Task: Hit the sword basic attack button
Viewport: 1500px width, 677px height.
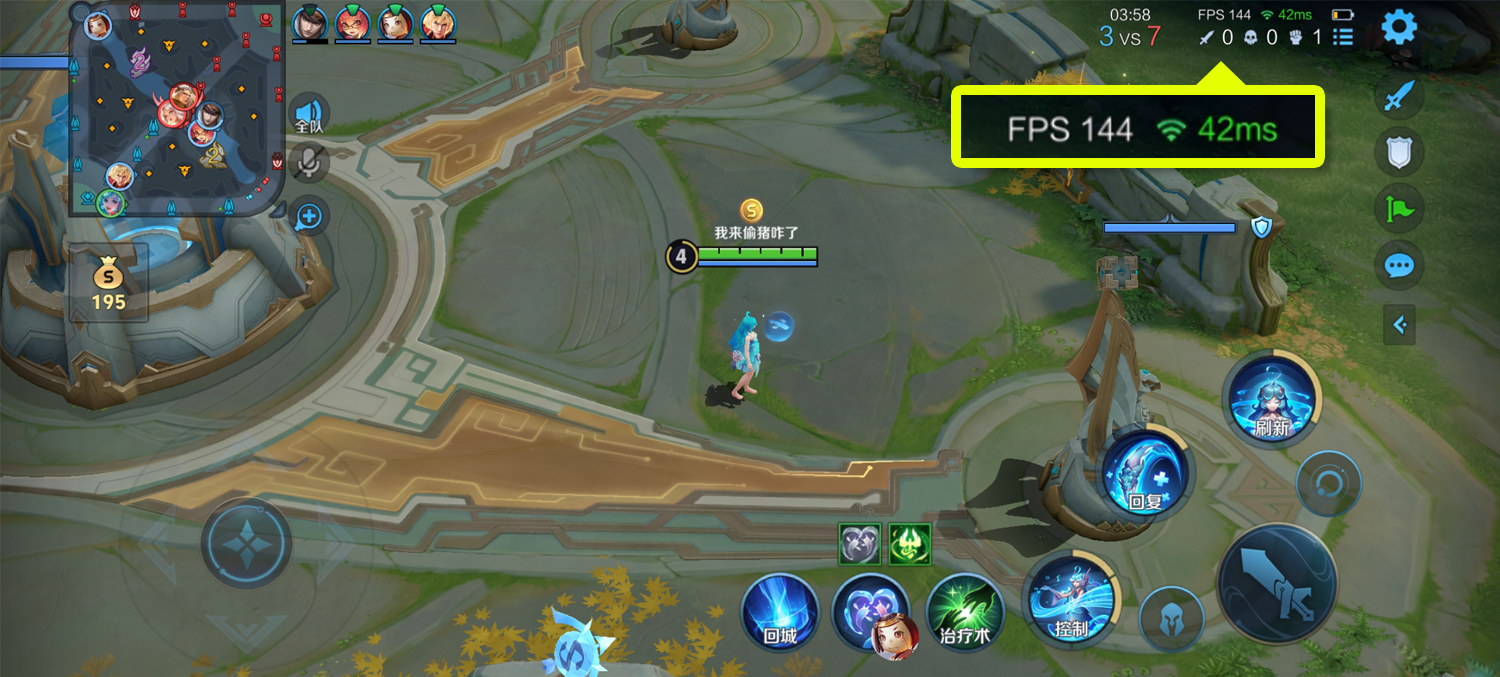Action: coord(1277,583)
